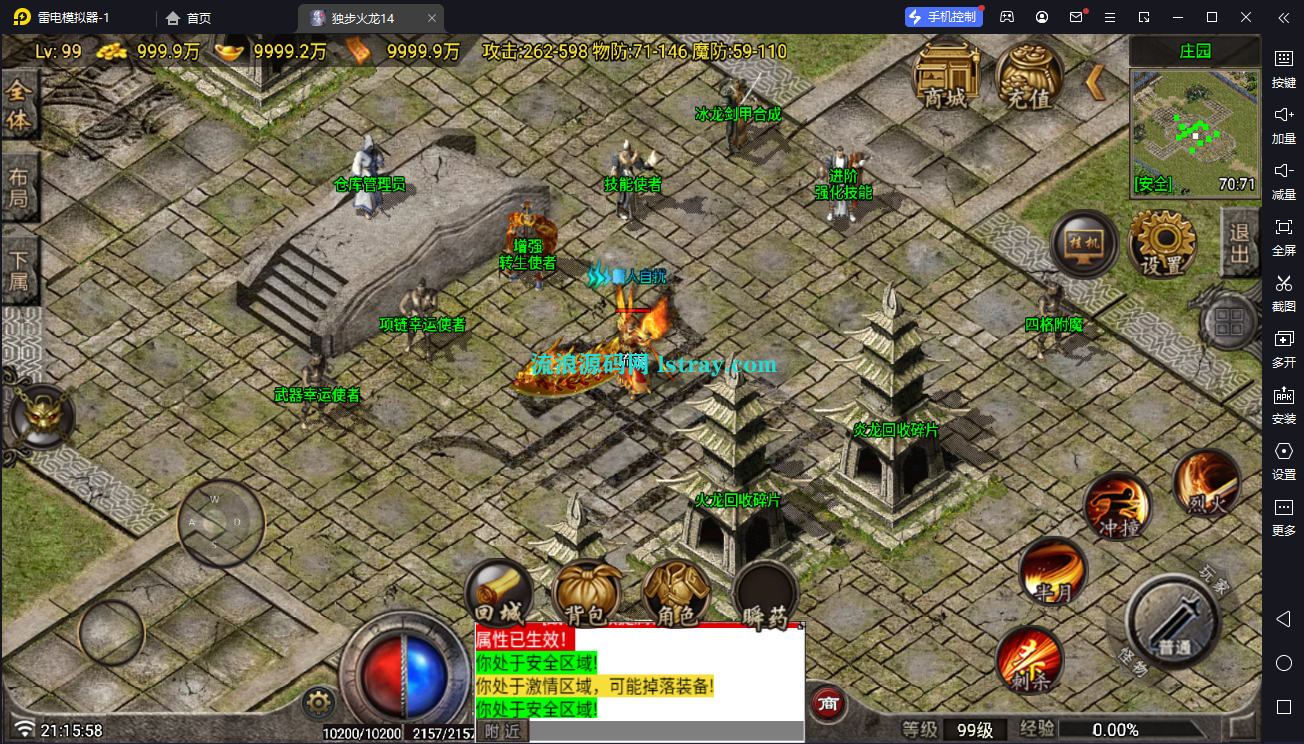Trigger the 刺杀 skill

coord(1029,660)
